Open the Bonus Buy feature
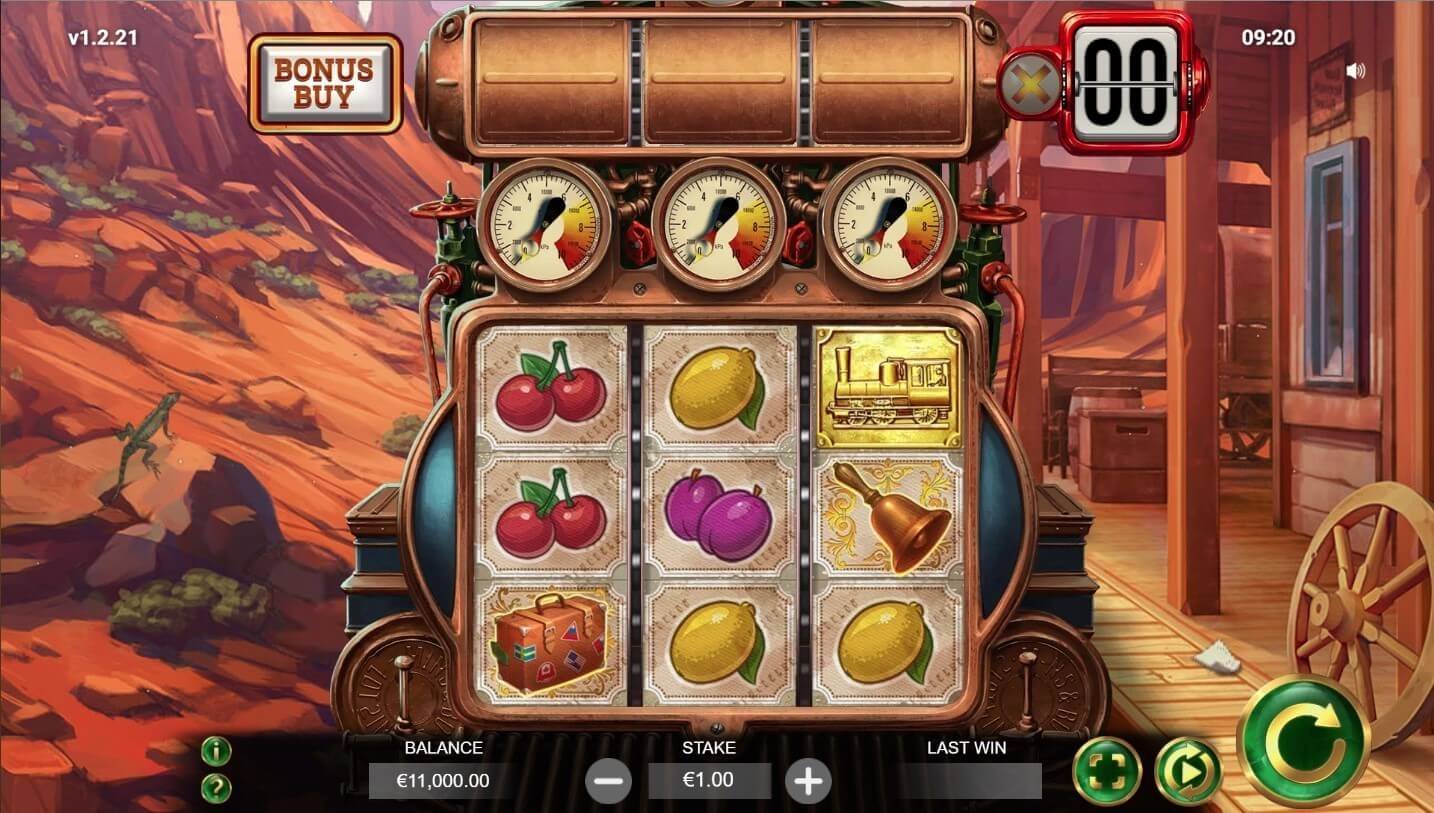Image resolution: width=1434 pixels, height=813 pixels. (x=324, y=84)
